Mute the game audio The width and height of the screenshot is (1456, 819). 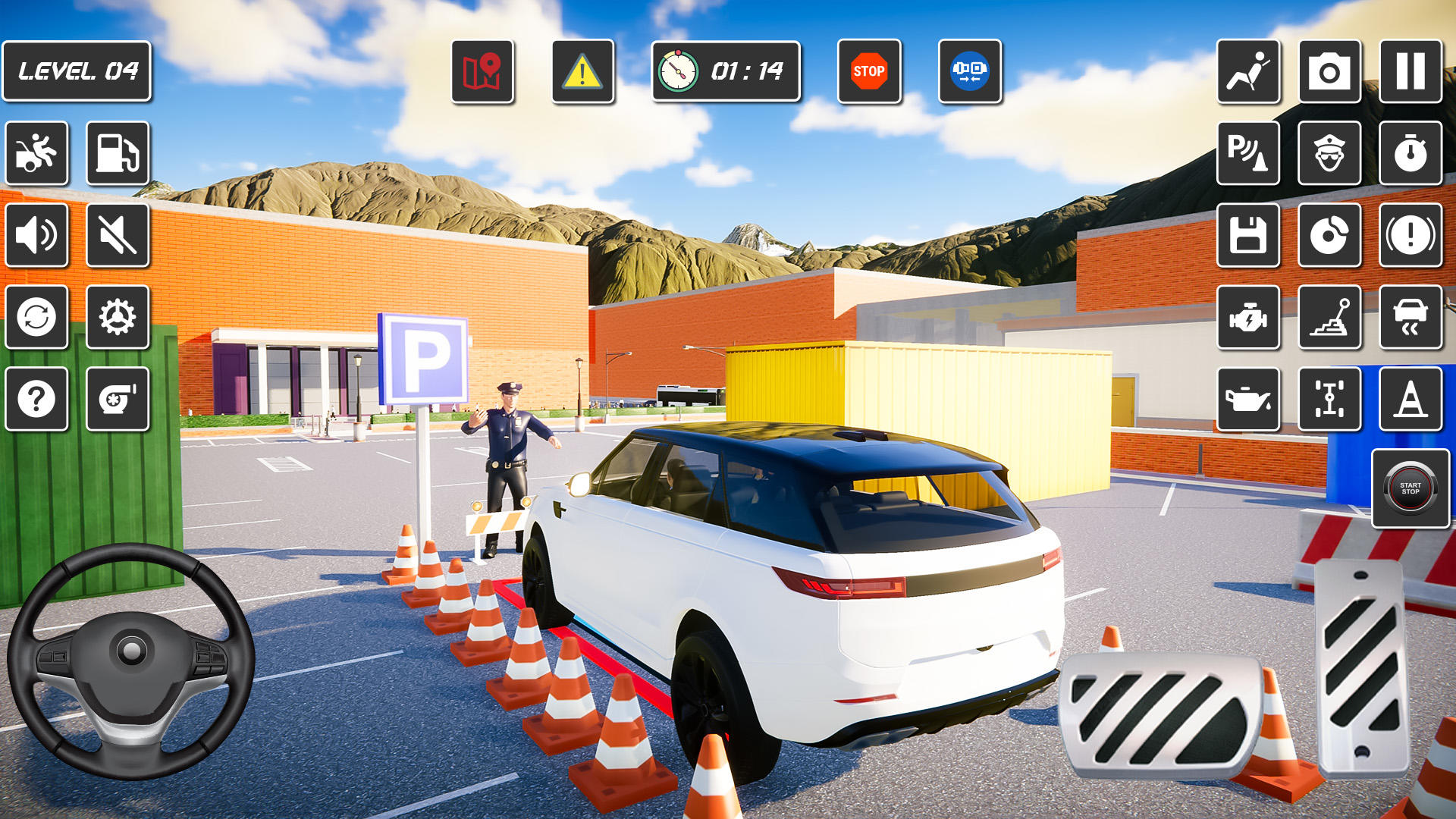click(x=118, y=236)
